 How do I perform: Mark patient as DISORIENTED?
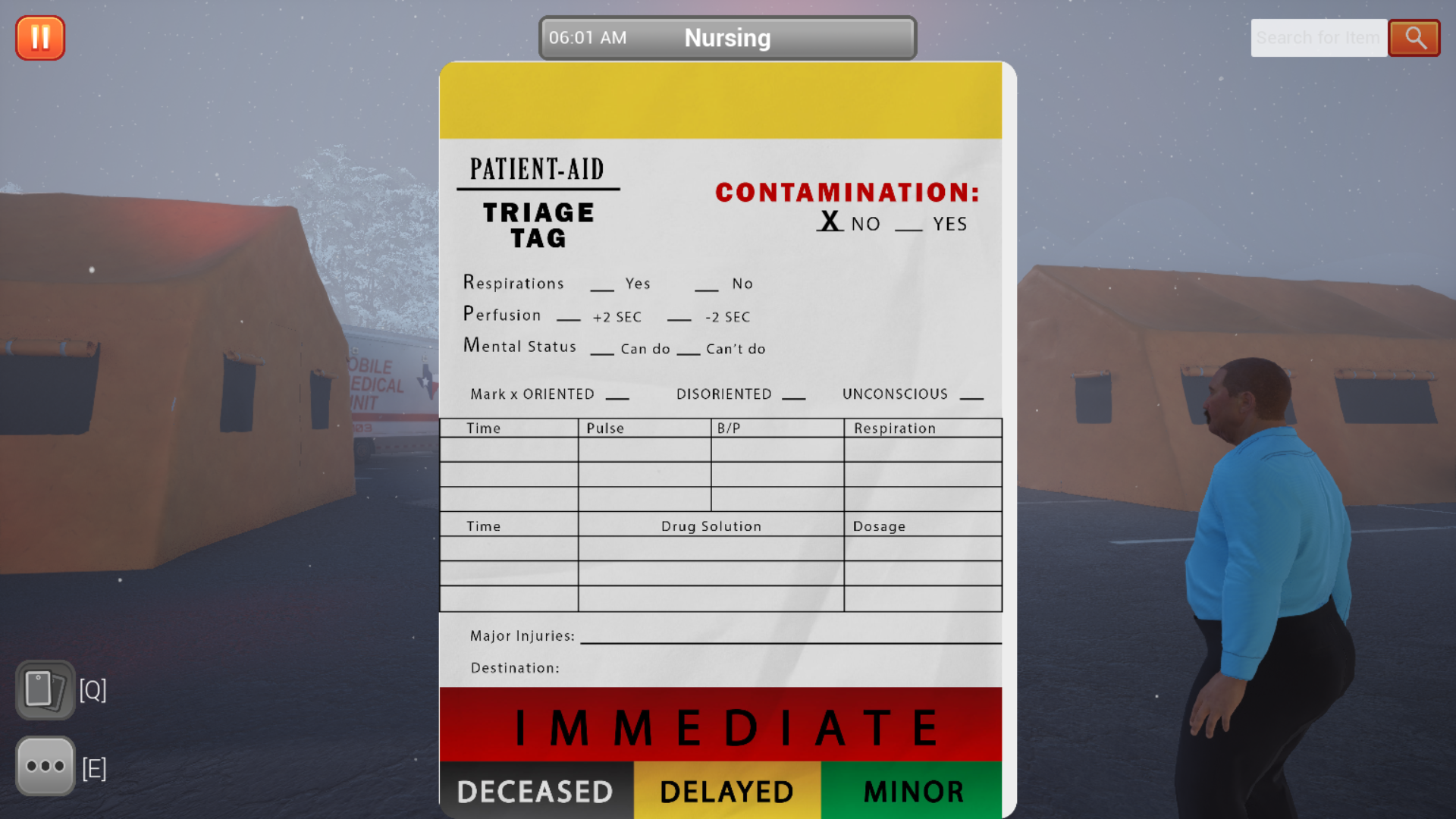tap(793, 394)
